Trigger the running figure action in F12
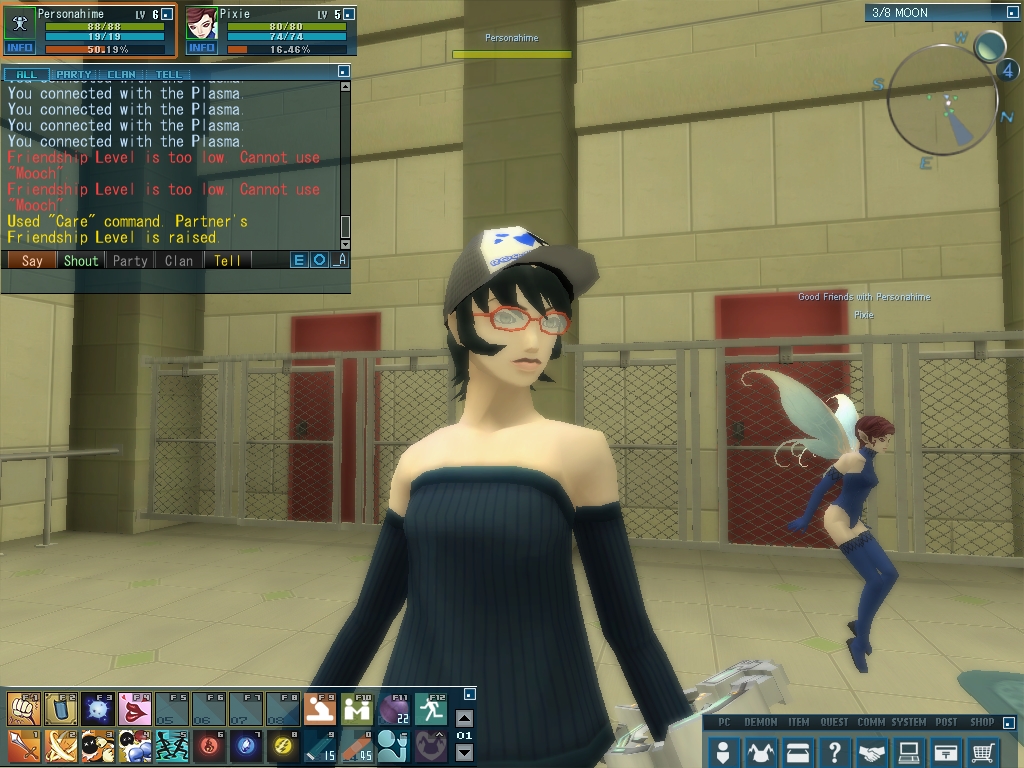This screenshot has width=1024, height=768. 431,709
